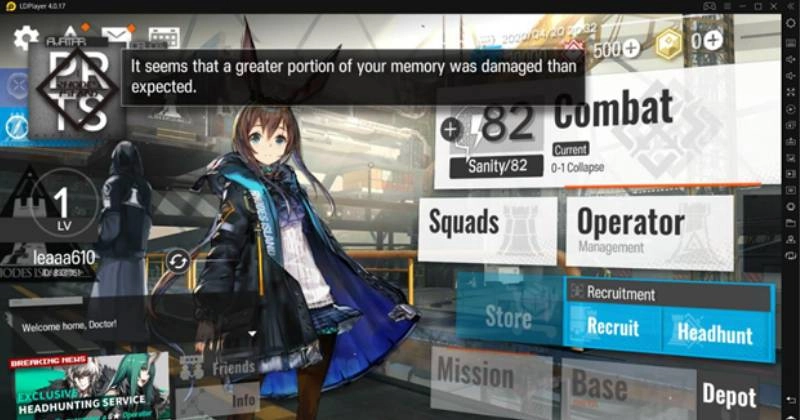The height and width of the screenshot is (420, 800).
Task: Enter the Store
Action: tap(507, 319)
